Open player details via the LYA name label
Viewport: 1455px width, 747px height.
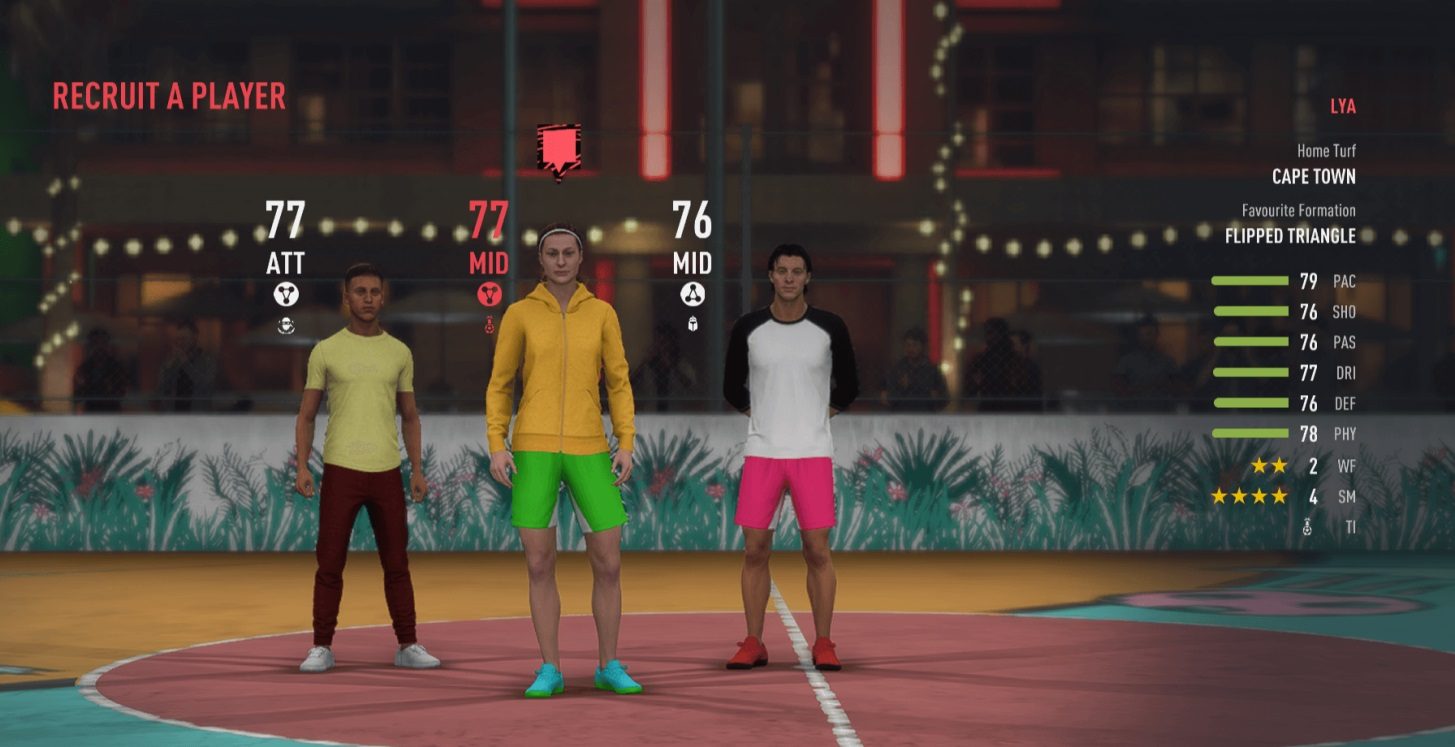tap(1345, 106)
